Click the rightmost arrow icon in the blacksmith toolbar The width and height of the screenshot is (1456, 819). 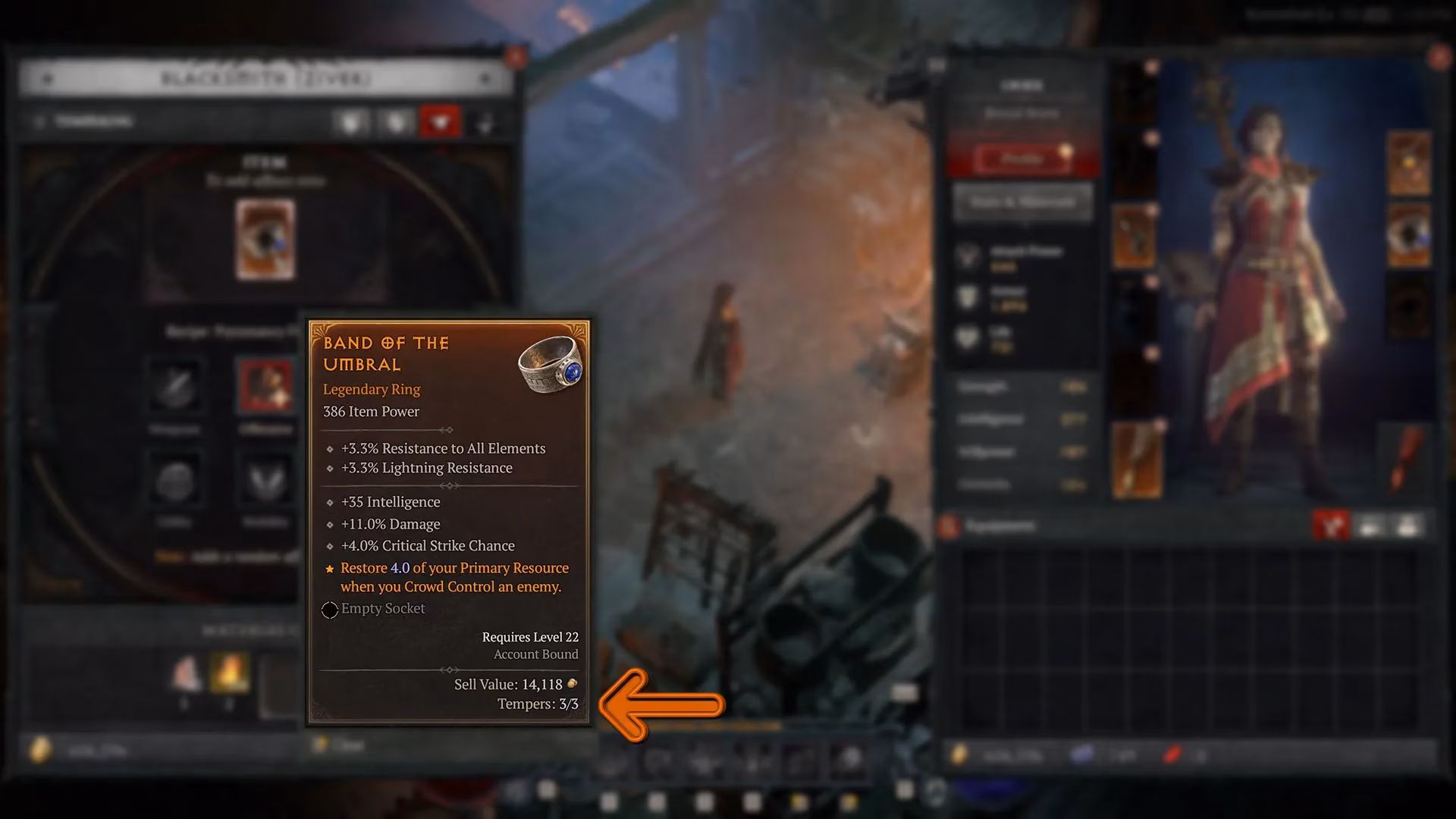coord(485,121)
